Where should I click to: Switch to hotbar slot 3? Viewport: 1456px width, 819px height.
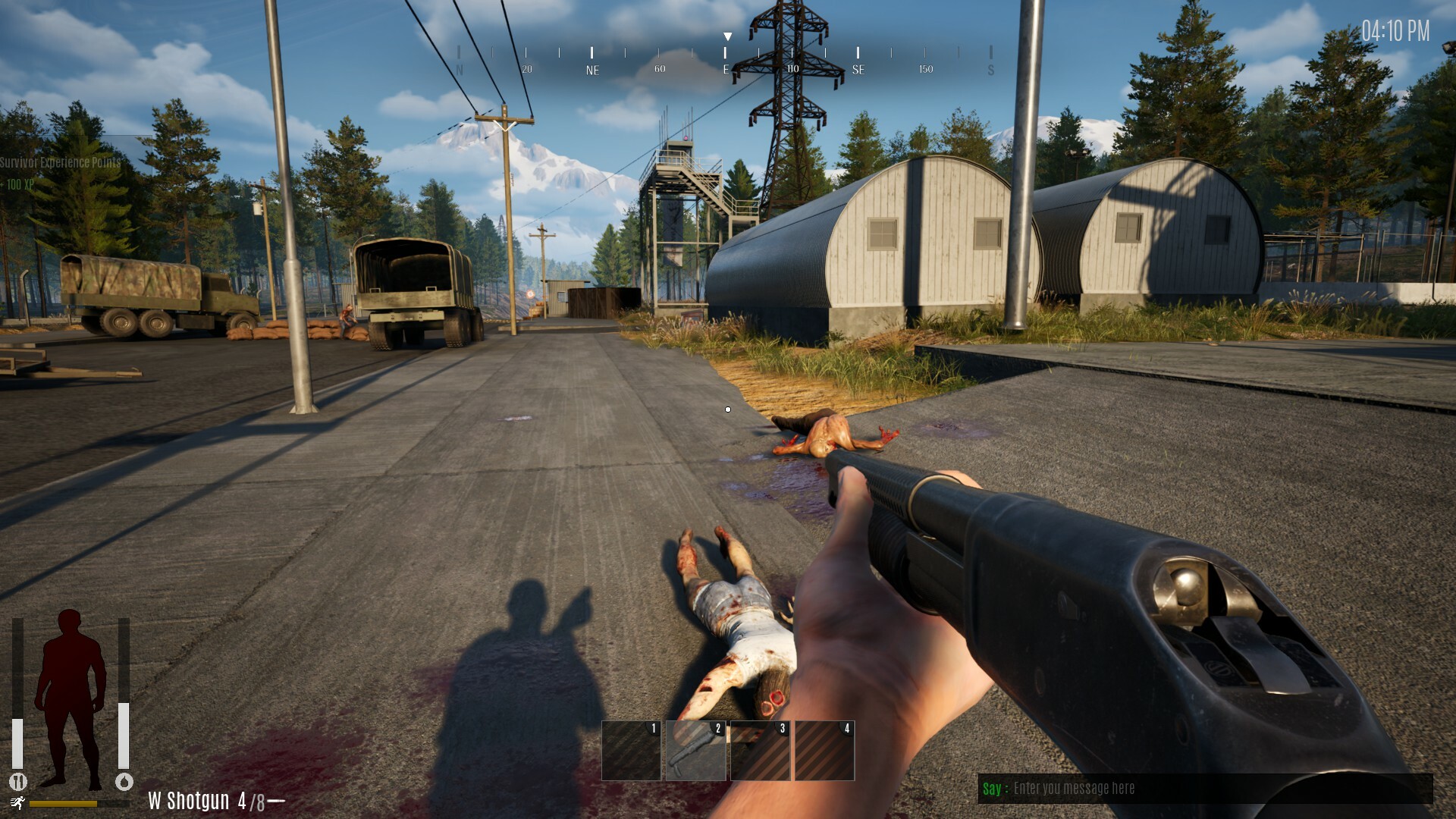click(x=760, y=750)
